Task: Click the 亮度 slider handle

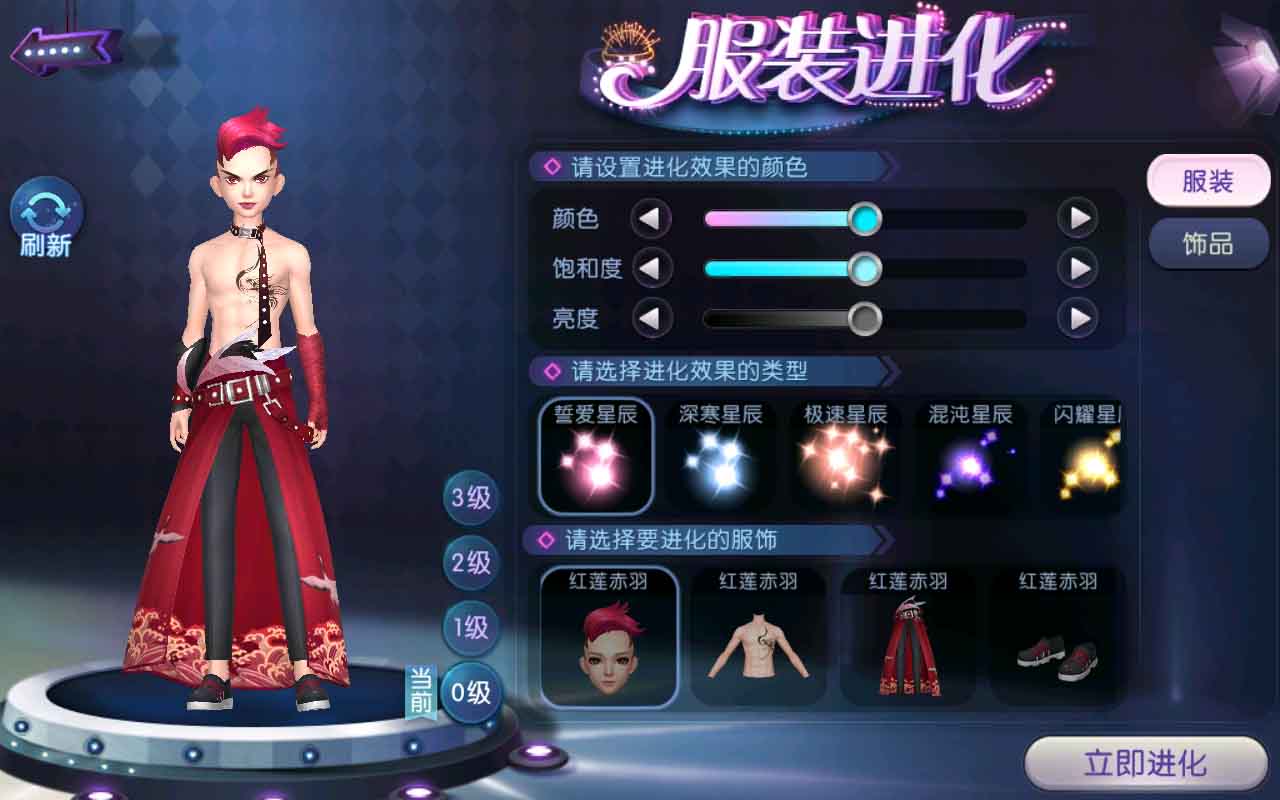Action: coord(864,319)
